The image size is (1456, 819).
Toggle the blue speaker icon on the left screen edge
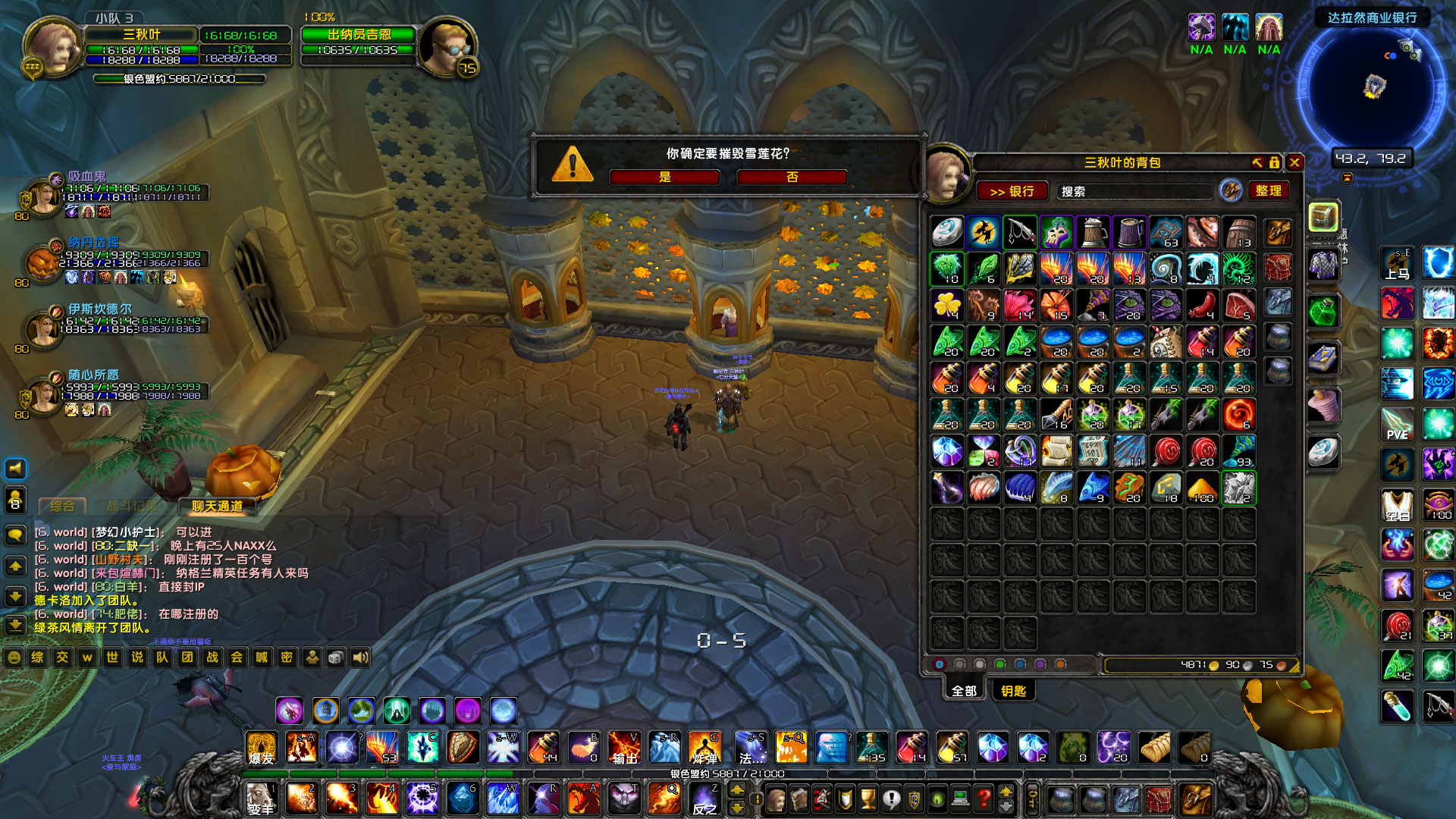(x=15, y=468)
